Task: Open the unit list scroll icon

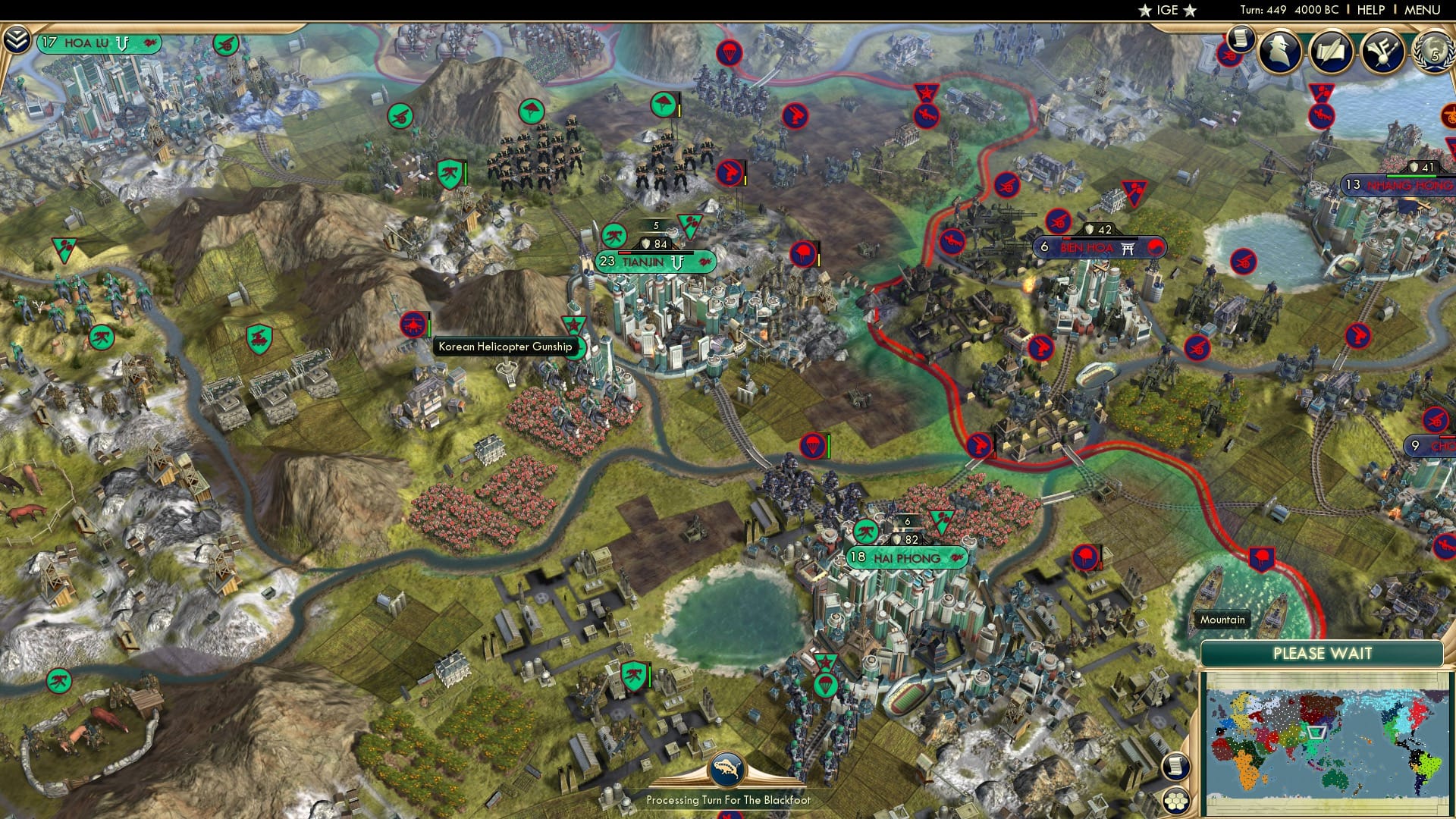Action: pyautogui.click(x=1175, y=767)
